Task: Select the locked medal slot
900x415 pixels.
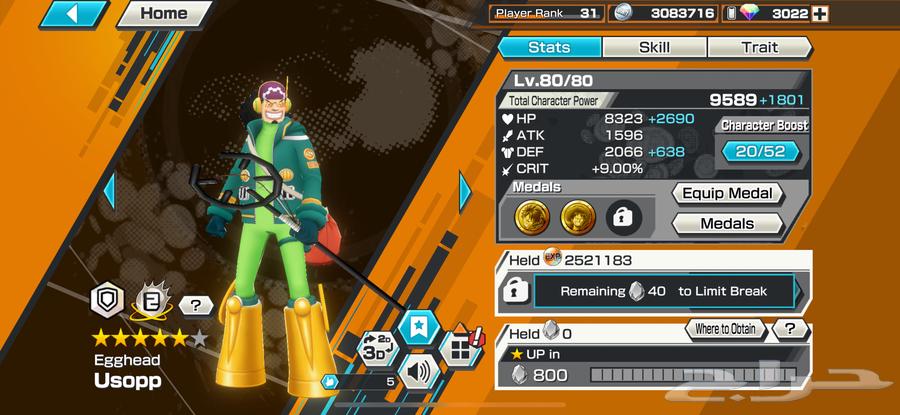Action: pos(623,217)
